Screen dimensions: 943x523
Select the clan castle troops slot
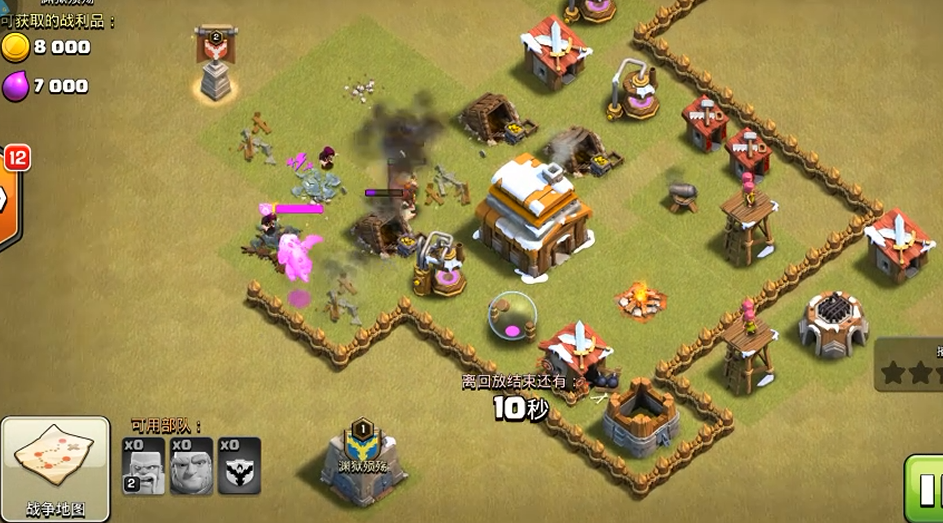pyautogui.click(x=239, y=466)
